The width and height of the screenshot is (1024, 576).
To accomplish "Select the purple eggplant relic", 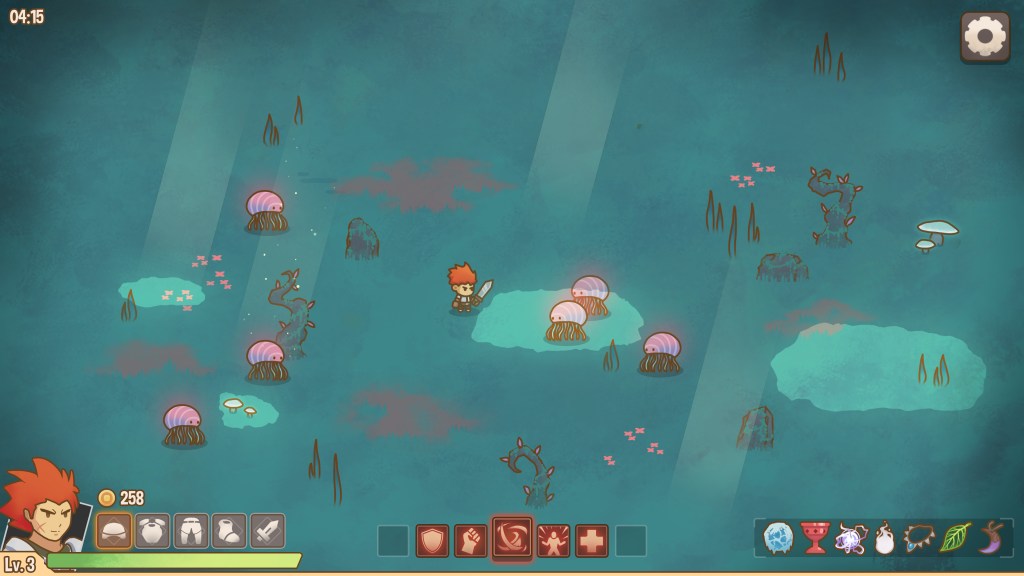I will 991,538.
